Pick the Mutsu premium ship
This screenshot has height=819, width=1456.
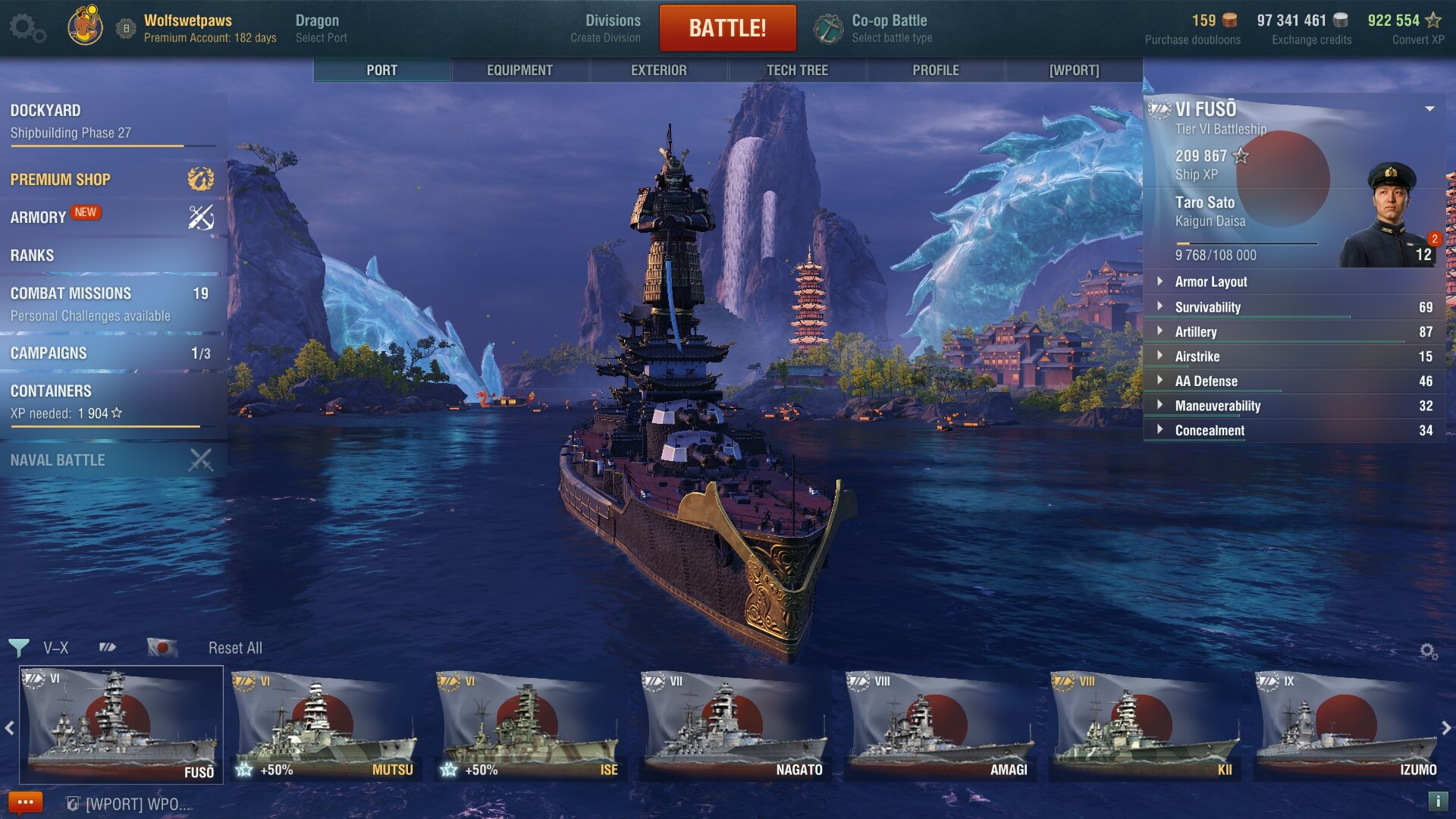[325, 726]
